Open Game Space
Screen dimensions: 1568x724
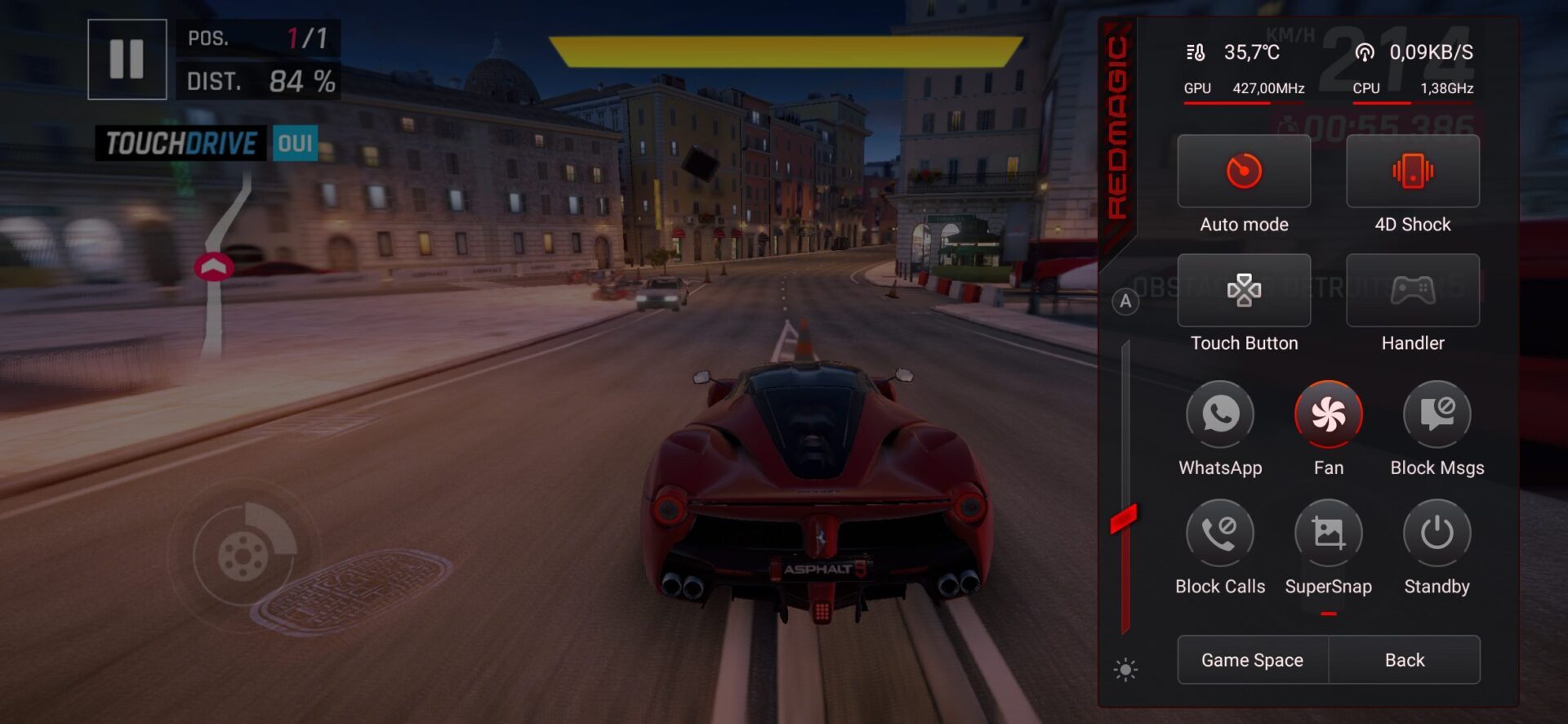tap(1252, 659)
